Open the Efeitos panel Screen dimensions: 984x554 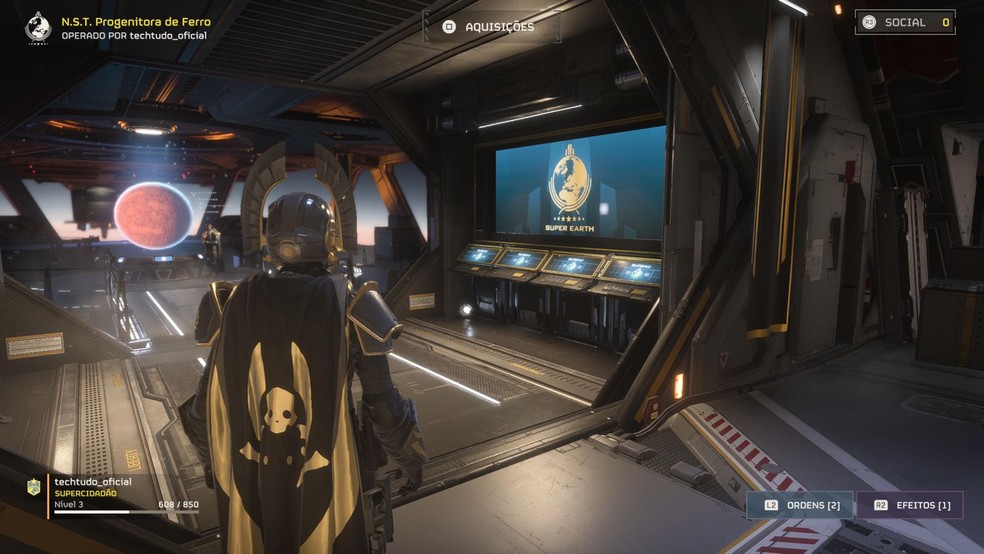click(x=910, y=505)
